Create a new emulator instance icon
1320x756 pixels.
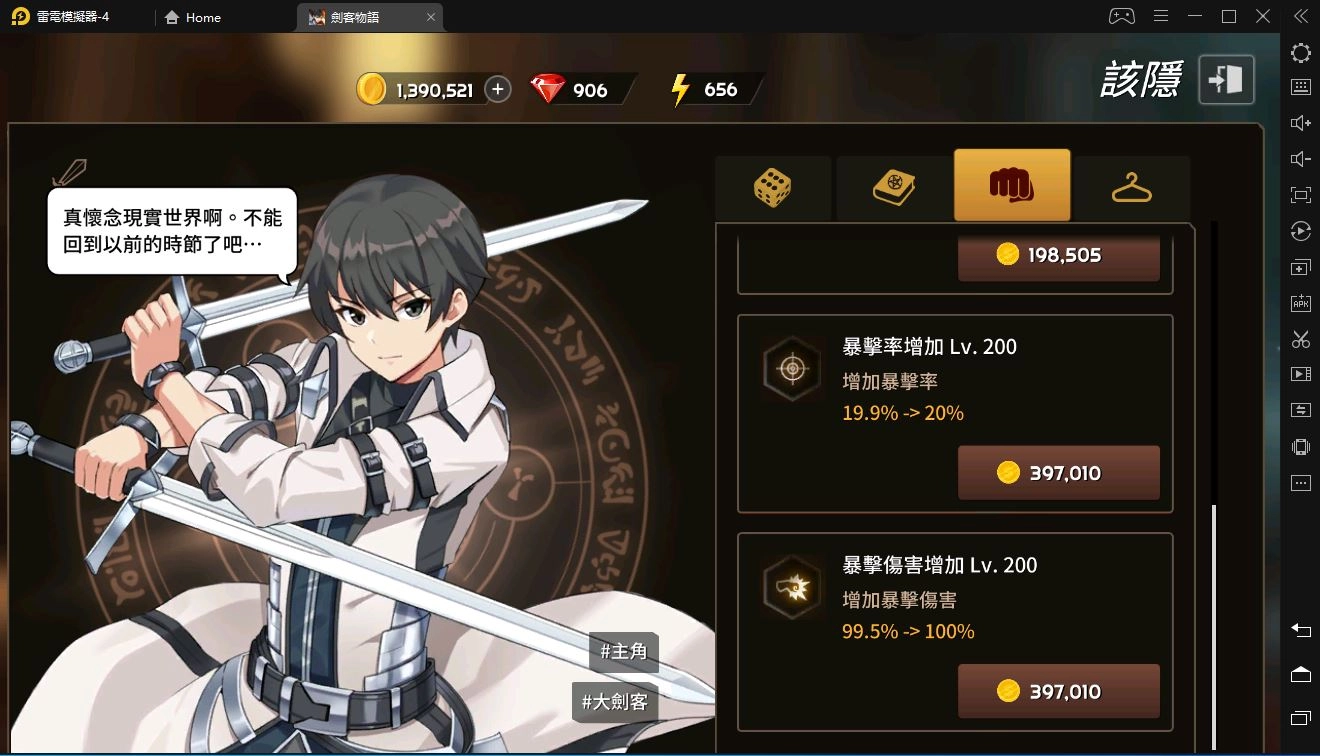pos(1300,267)
